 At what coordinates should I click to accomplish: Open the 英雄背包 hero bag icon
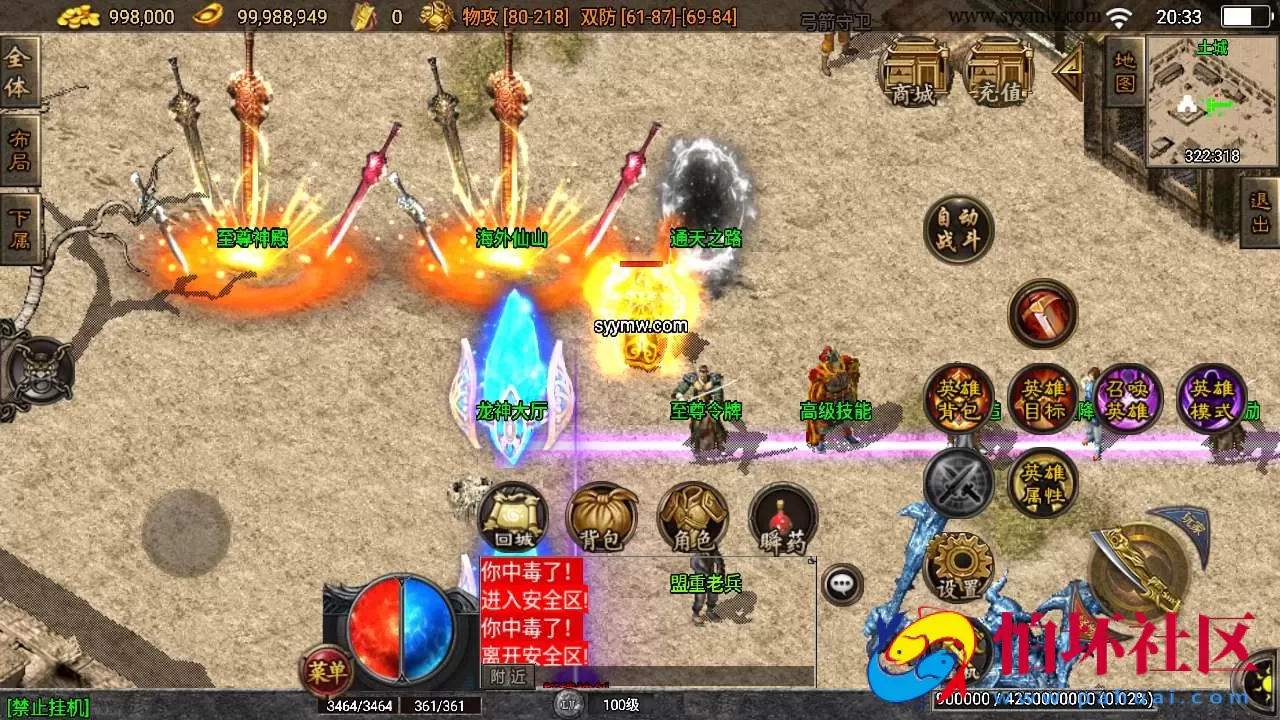[x=957, y=398]
